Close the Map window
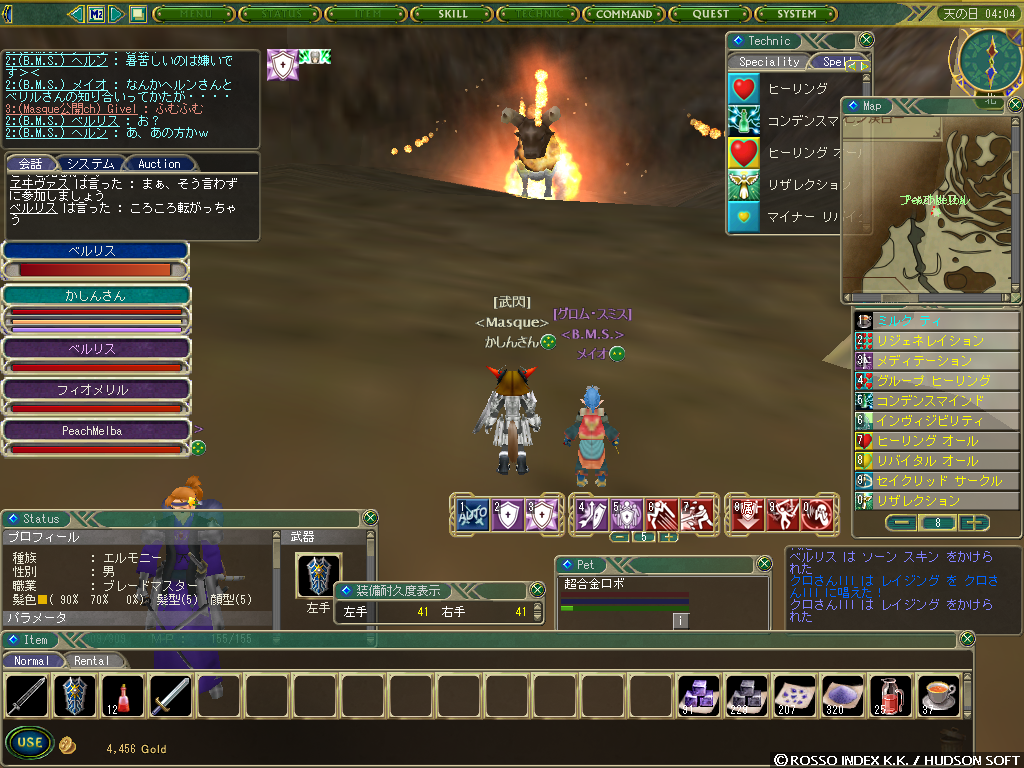This screenshot has width=1024, height=768. click(x=1014, y=104)
